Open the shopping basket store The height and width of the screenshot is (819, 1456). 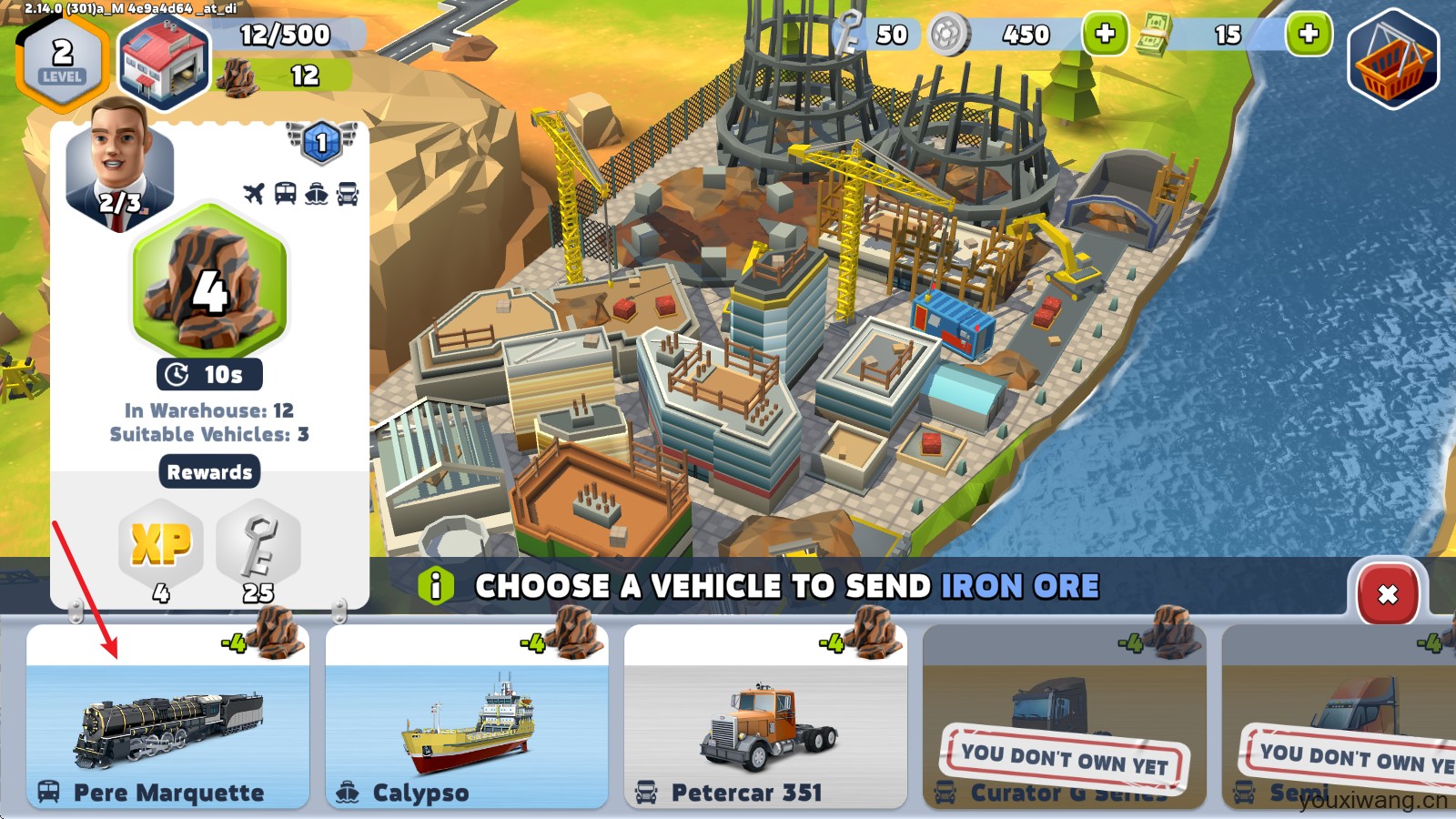click(1392, 59)
